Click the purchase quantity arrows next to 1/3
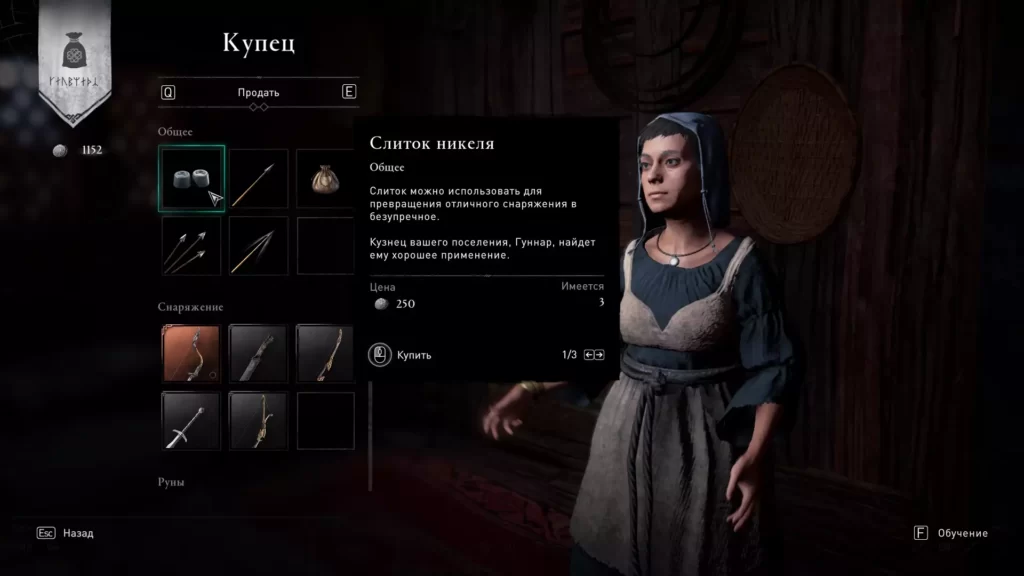Image resolution: width=1024 pixels, height=576 pixels. click(x=594, y=355)
